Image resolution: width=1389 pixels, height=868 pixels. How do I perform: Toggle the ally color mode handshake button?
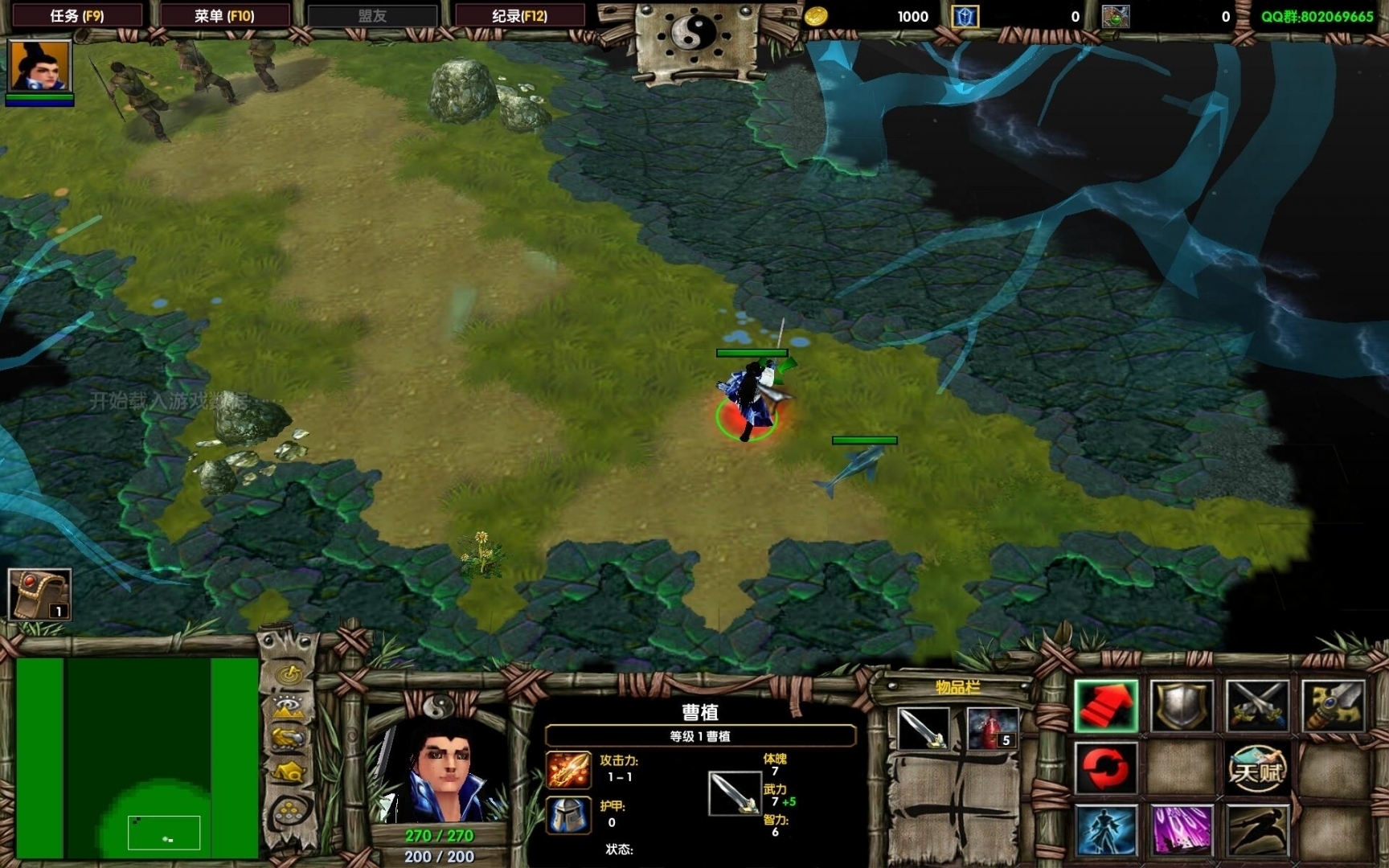[289, 738]
